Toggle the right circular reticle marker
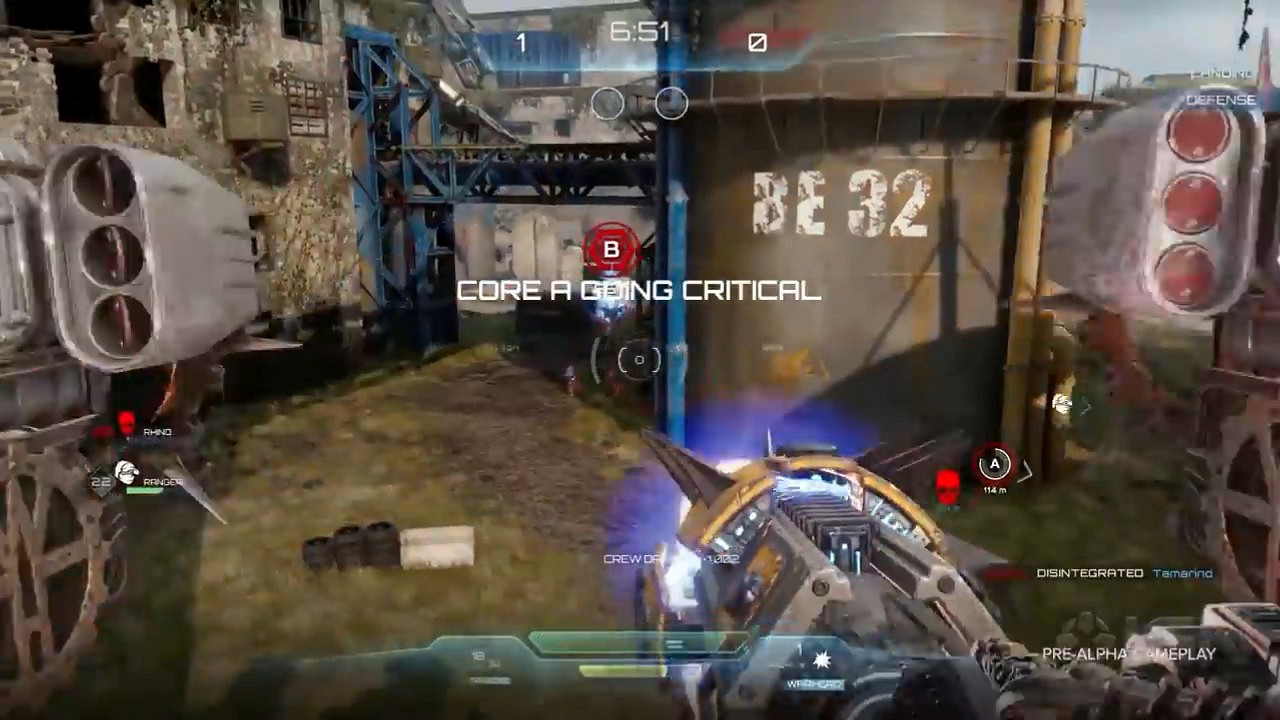The width and height of the screenshot is (1280, 720). pos(670,104)
